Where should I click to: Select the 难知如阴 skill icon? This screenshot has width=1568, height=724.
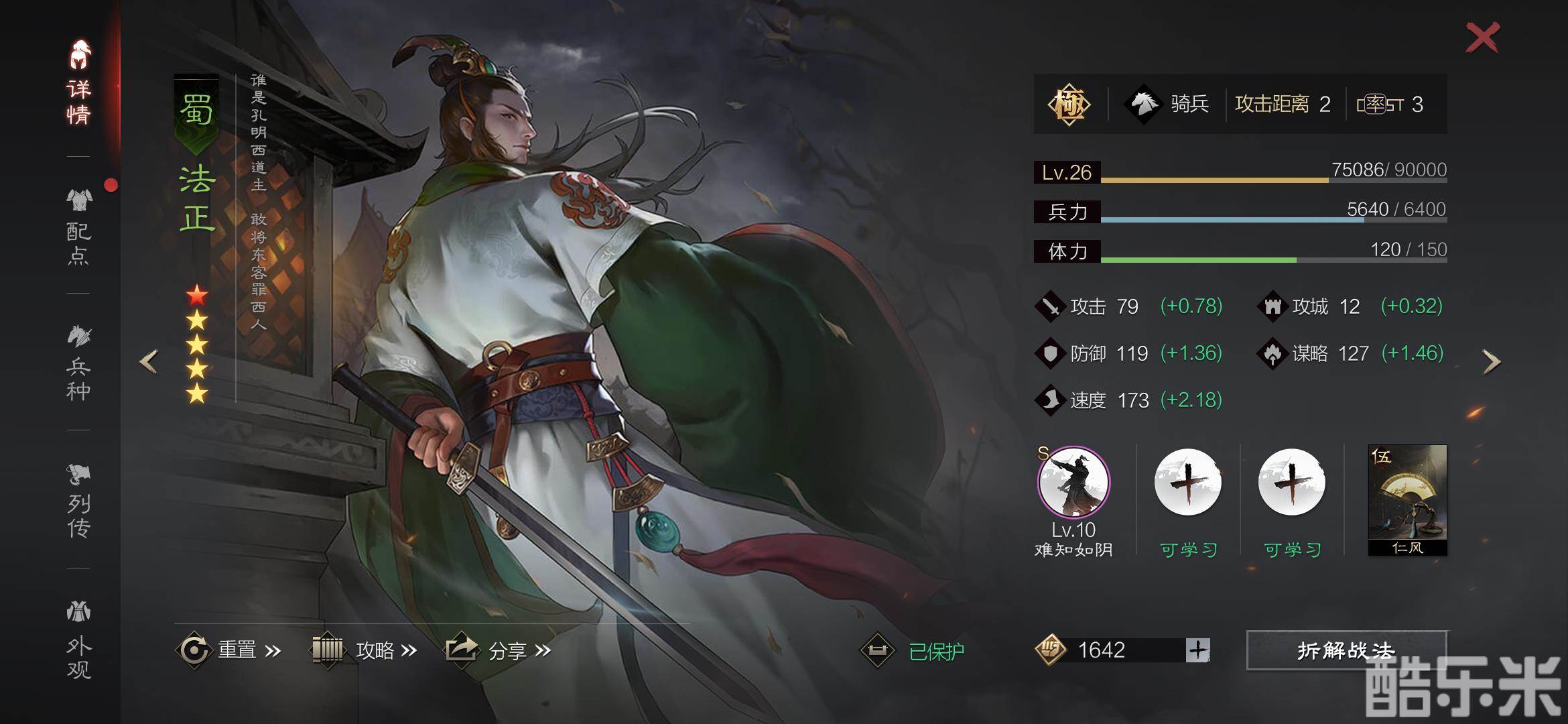click(x=1073, y=483)
